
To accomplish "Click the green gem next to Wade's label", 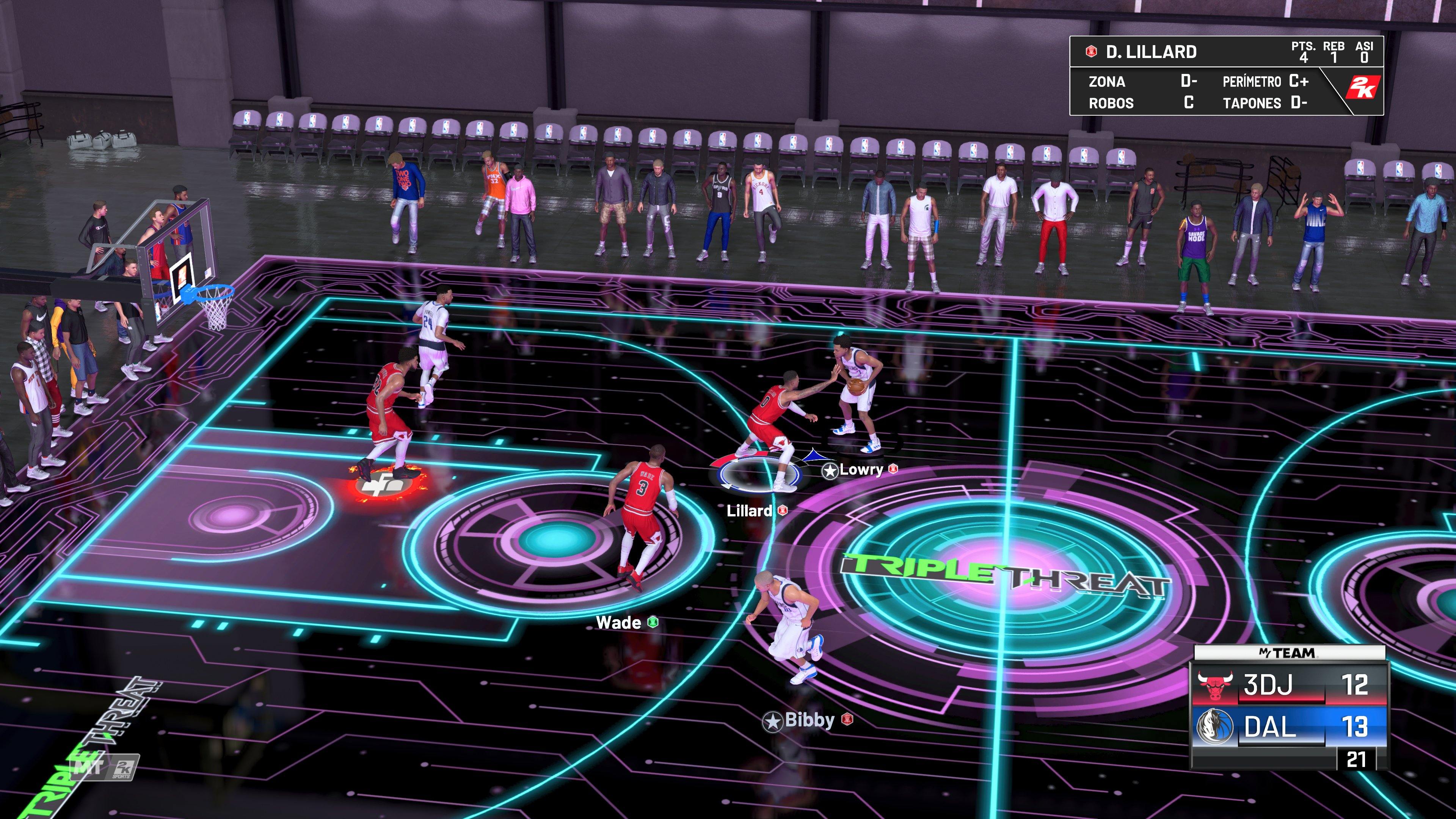I will click(653, 623).
